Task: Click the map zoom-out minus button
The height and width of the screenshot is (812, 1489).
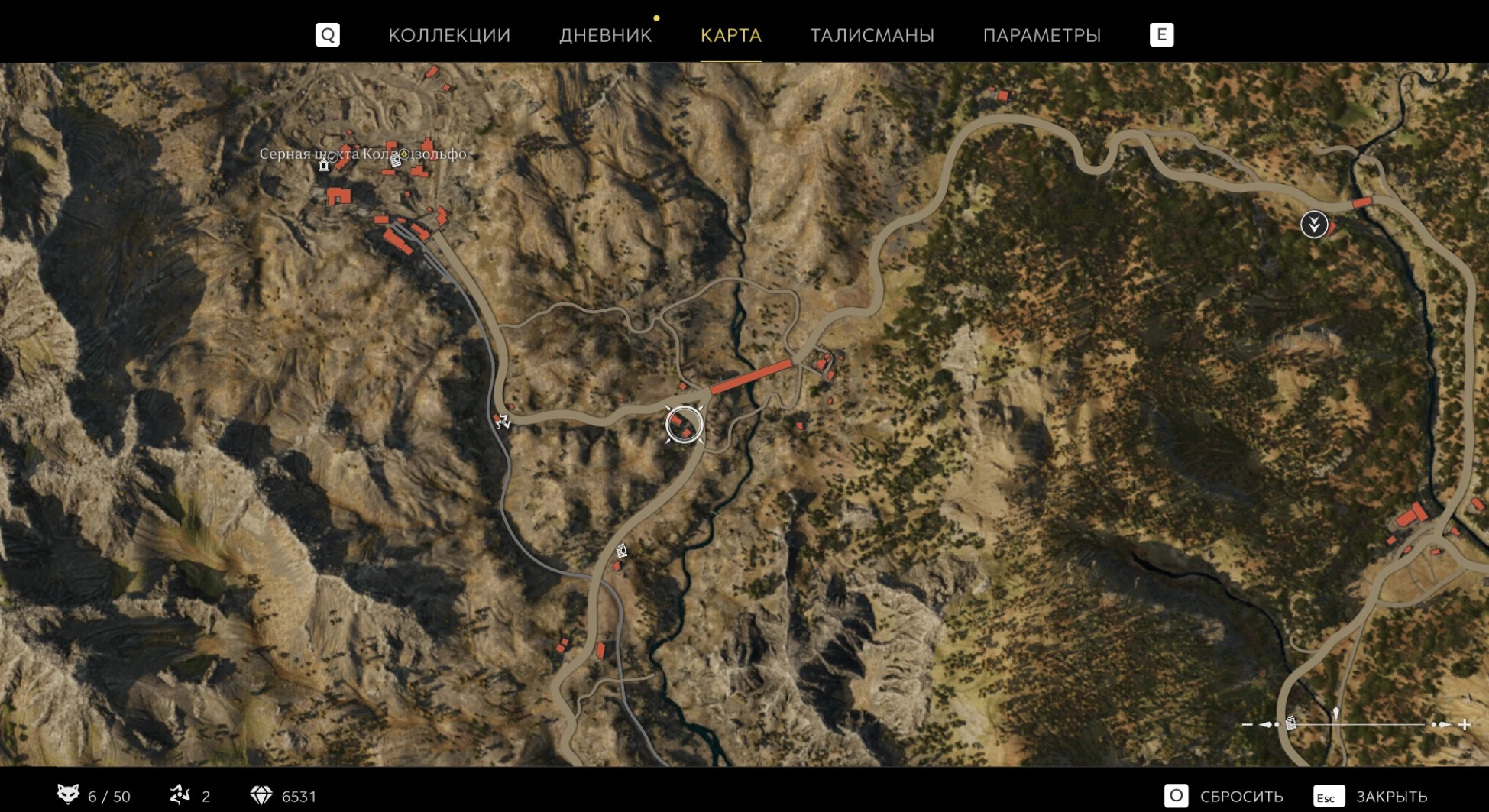Action: [1247, 724]
